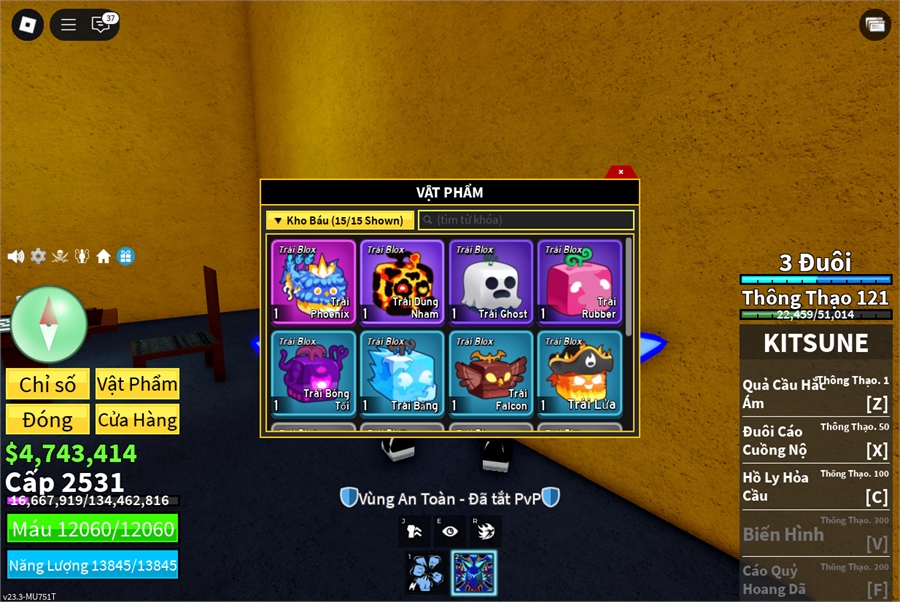Open the Chỉ số stats menu
The image size is (900, 602).
click(x=47, y=385)
